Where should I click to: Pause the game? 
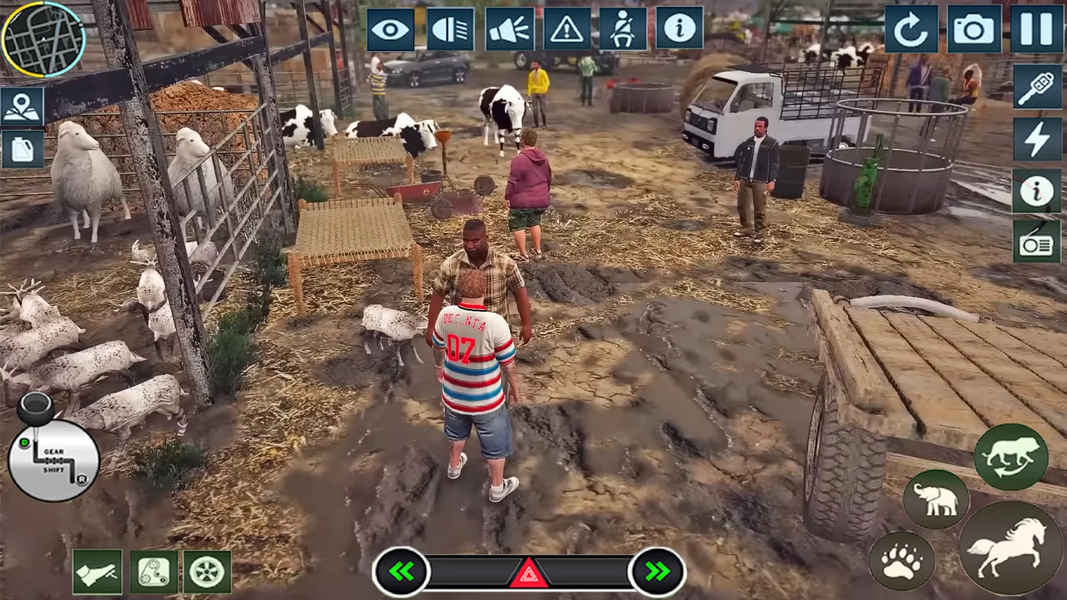(1036, 30)
